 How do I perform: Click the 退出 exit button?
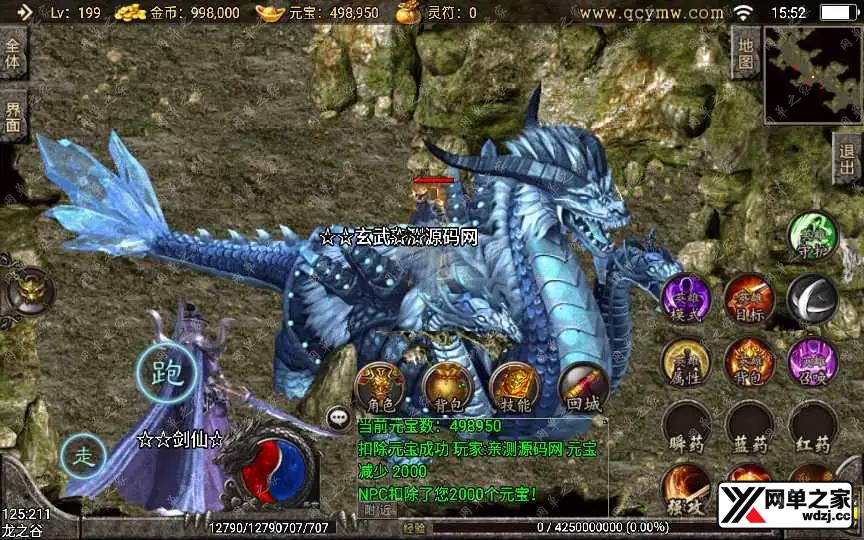[x=848, y=159]
